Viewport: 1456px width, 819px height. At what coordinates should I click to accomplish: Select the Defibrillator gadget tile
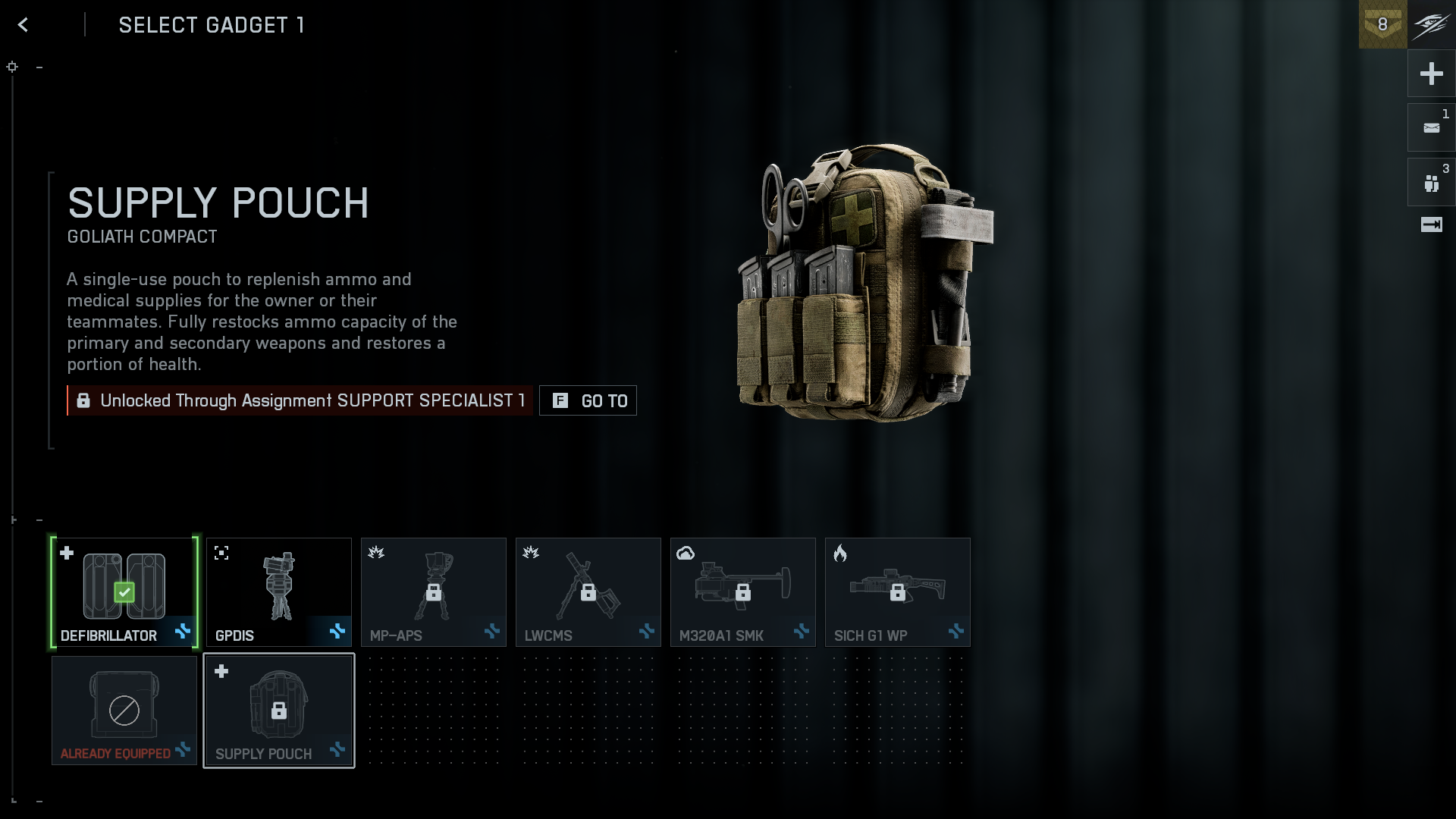pyautogui.click(x=124, y=592)
